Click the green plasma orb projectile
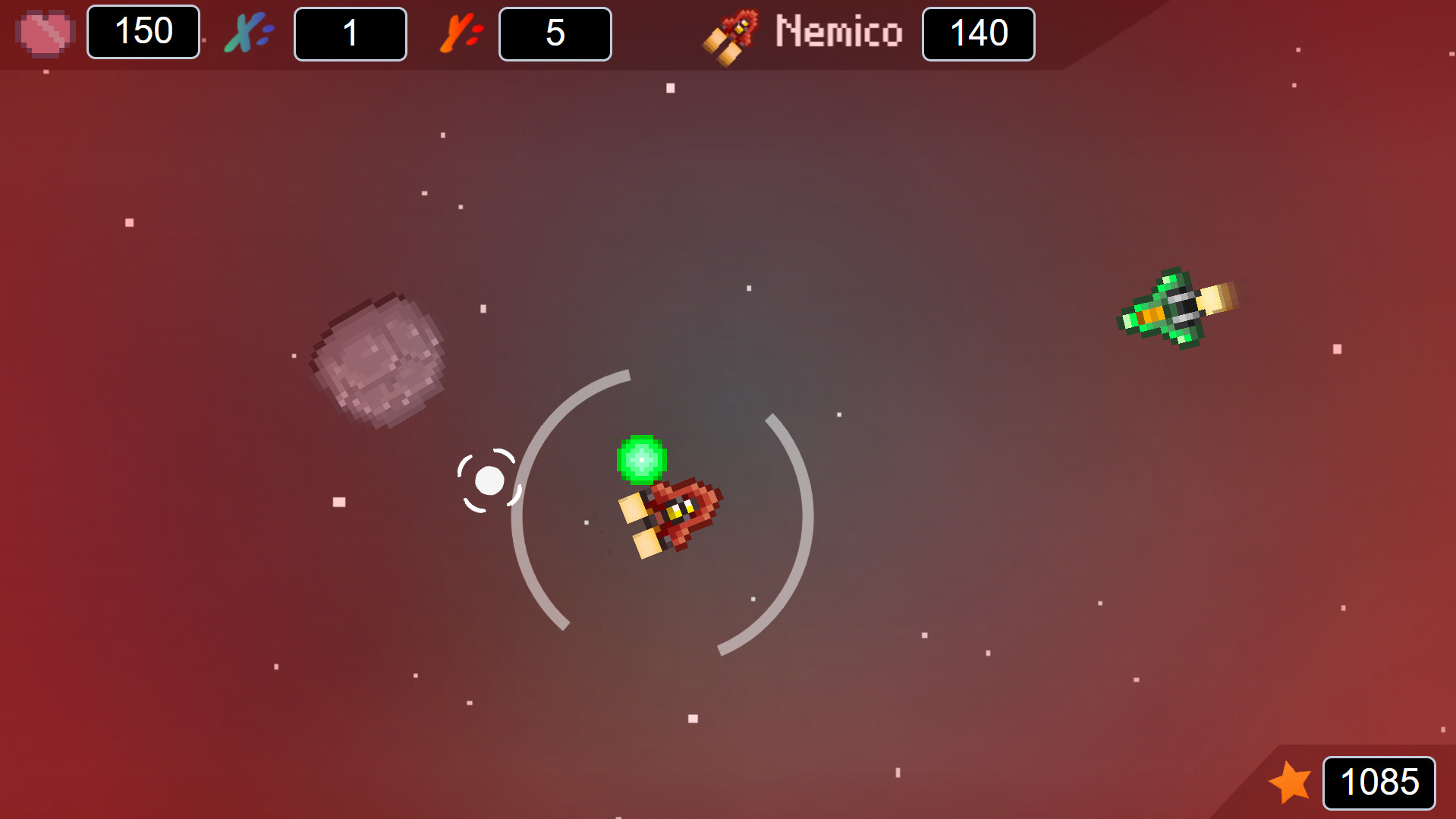 pyautogui.click(x=641, y=458)
